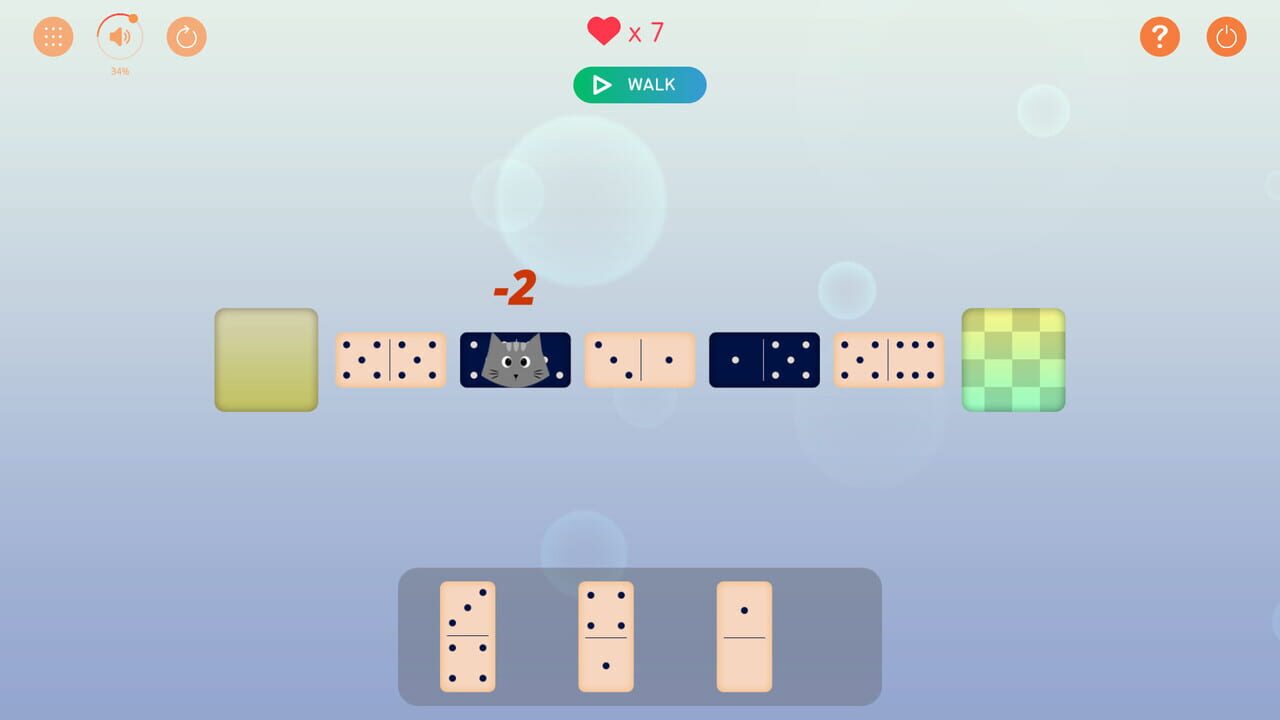Image resolution: width=1280 pixels, height=720 pixels.
Task: Select the rightmost 1-blank domino in the tray
Action: (744, 636)
